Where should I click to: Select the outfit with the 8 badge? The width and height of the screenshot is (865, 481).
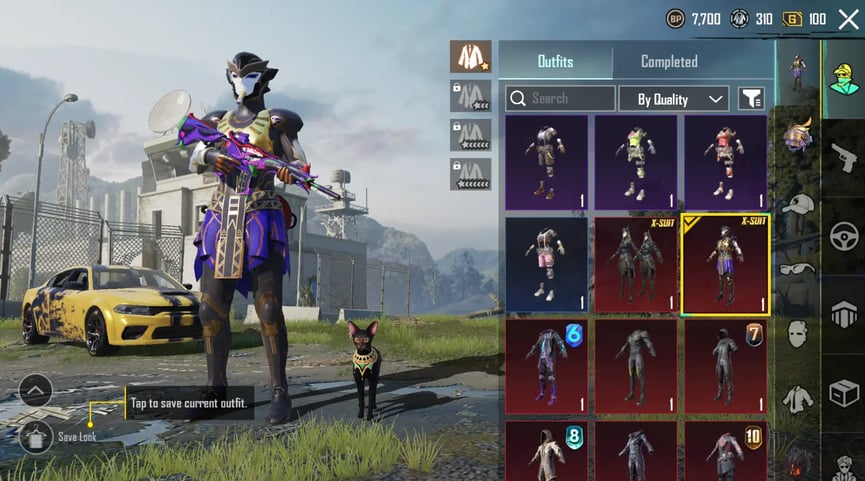point(546,450)
